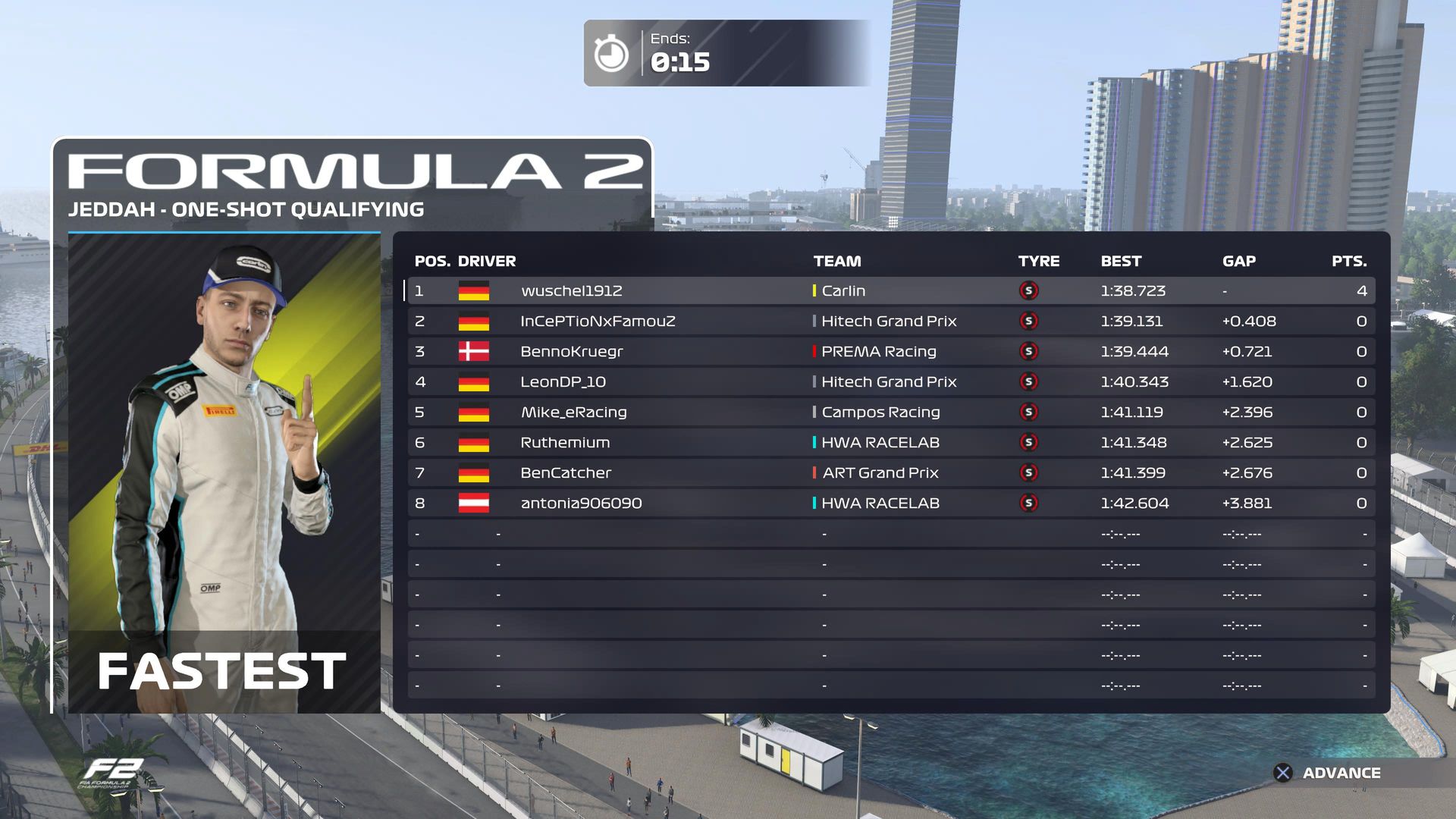The image size is (1456, 819).
Task: Select the antonia906090 row
Action: (x=890, y=504)
